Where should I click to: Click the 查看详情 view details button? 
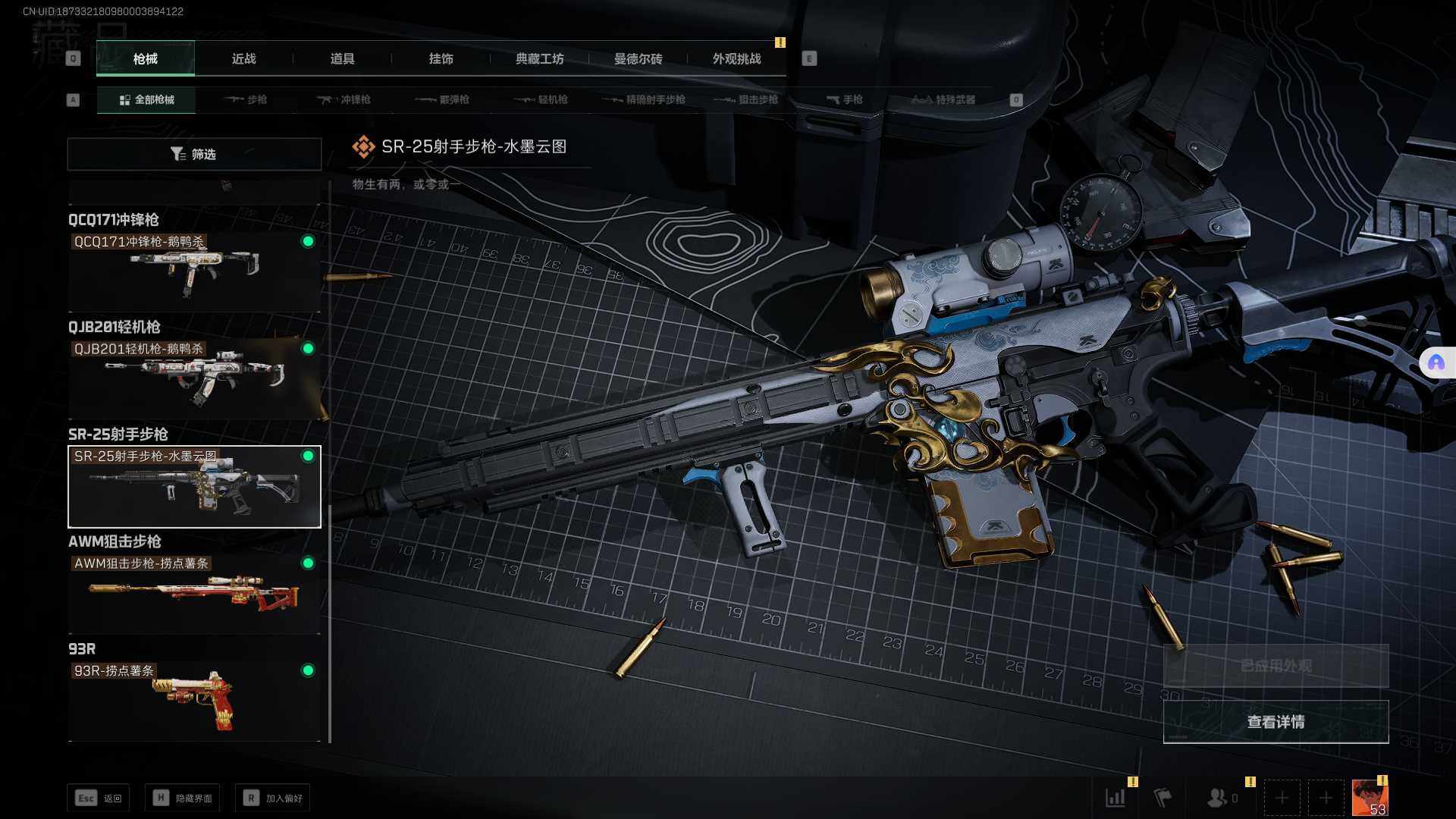1276,722
